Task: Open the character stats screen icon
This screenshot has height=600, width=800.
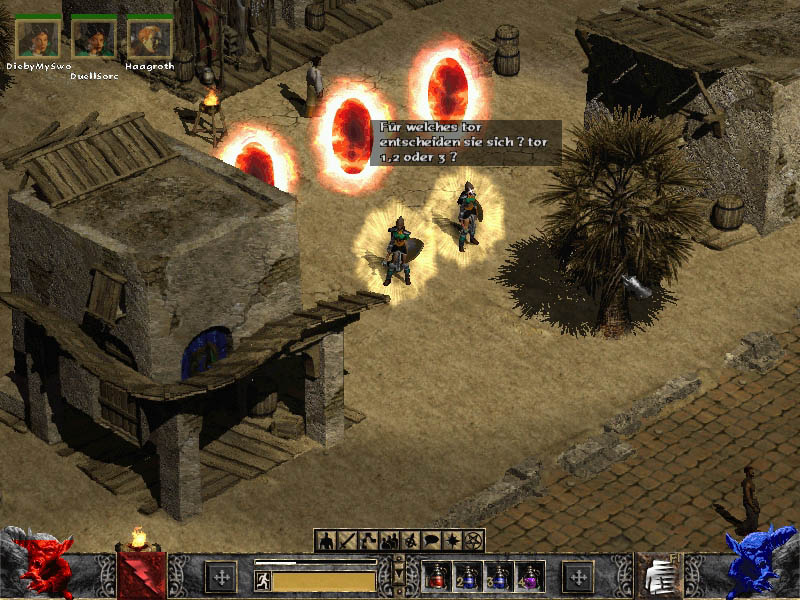Action: (325, 541)
